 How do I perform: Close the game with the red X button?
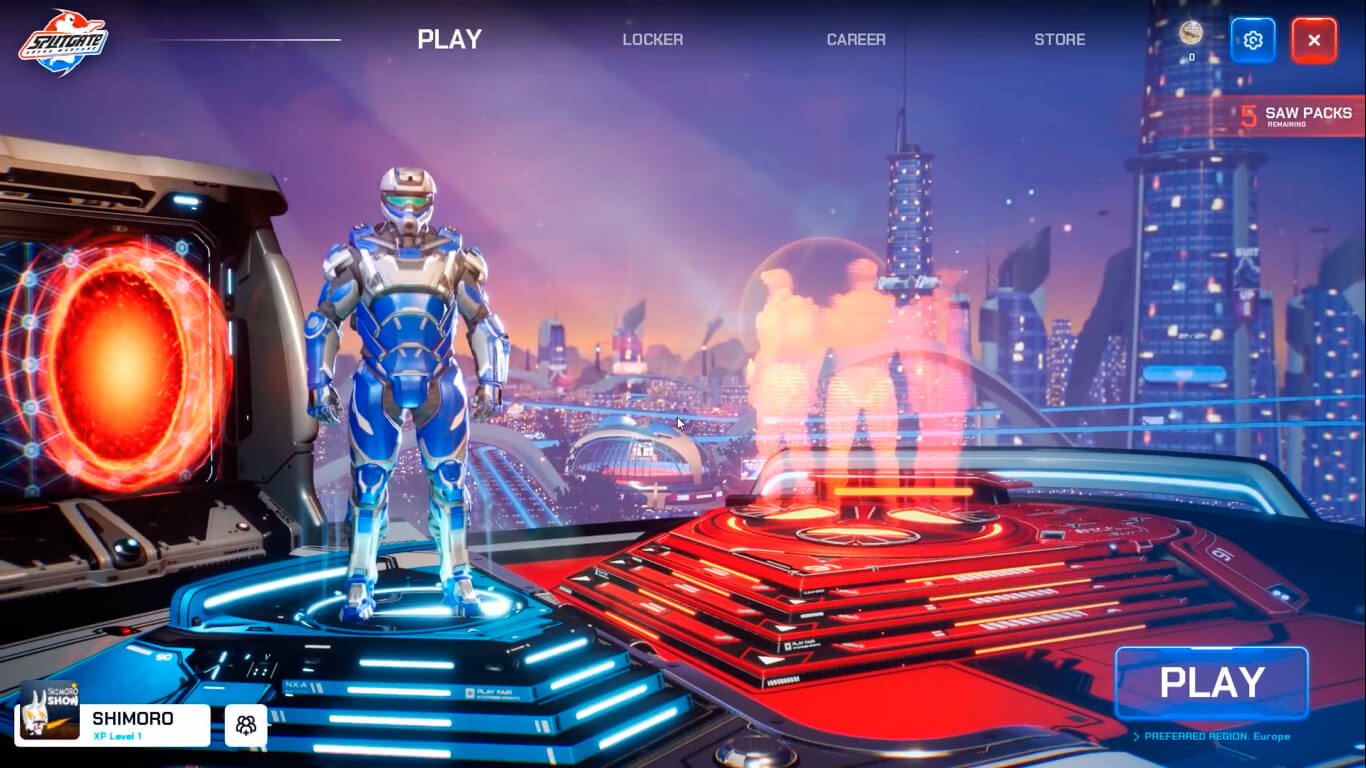(x=1313, y=41)
